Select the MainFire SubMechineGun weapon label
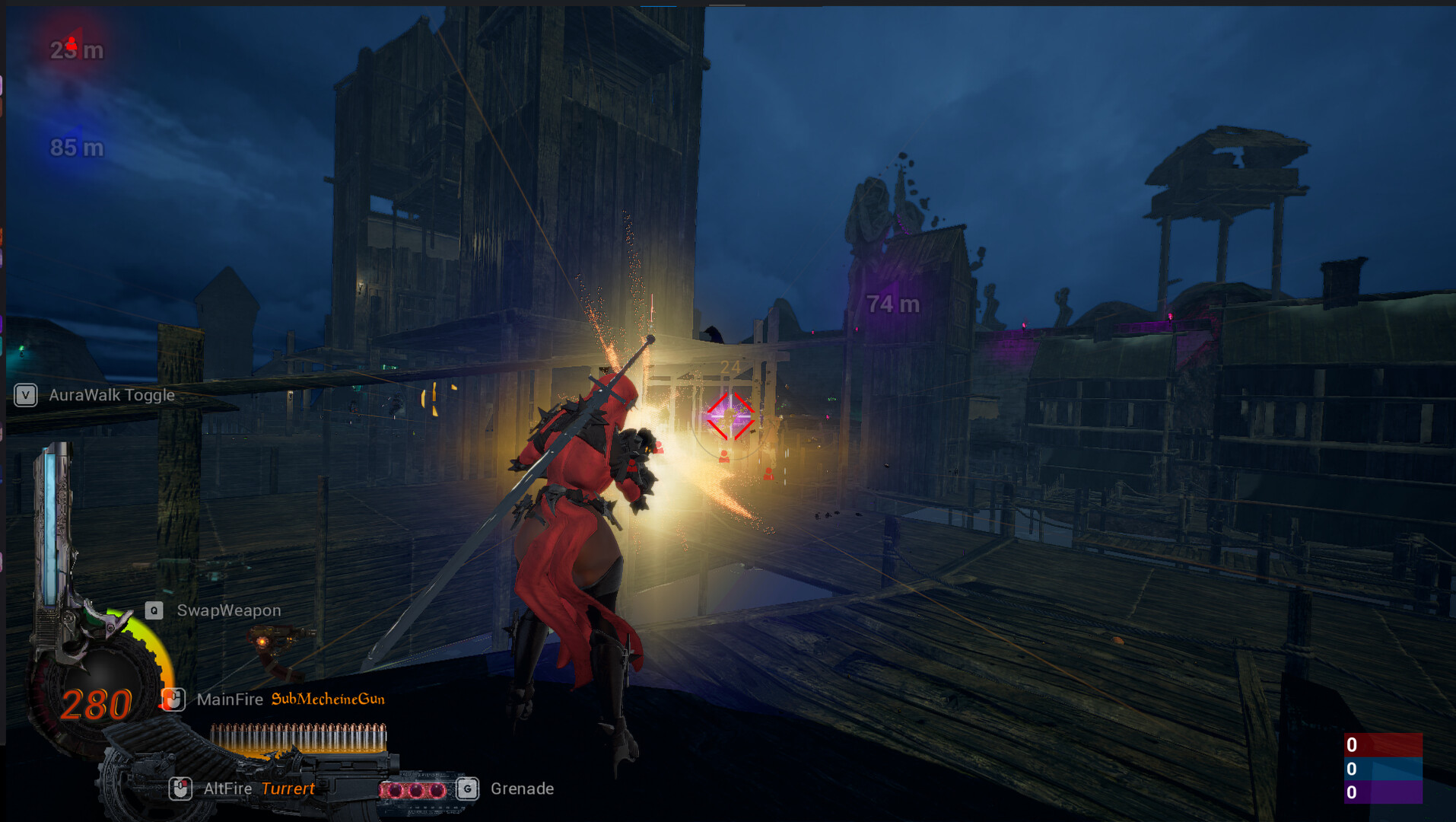 coord(291,699)
